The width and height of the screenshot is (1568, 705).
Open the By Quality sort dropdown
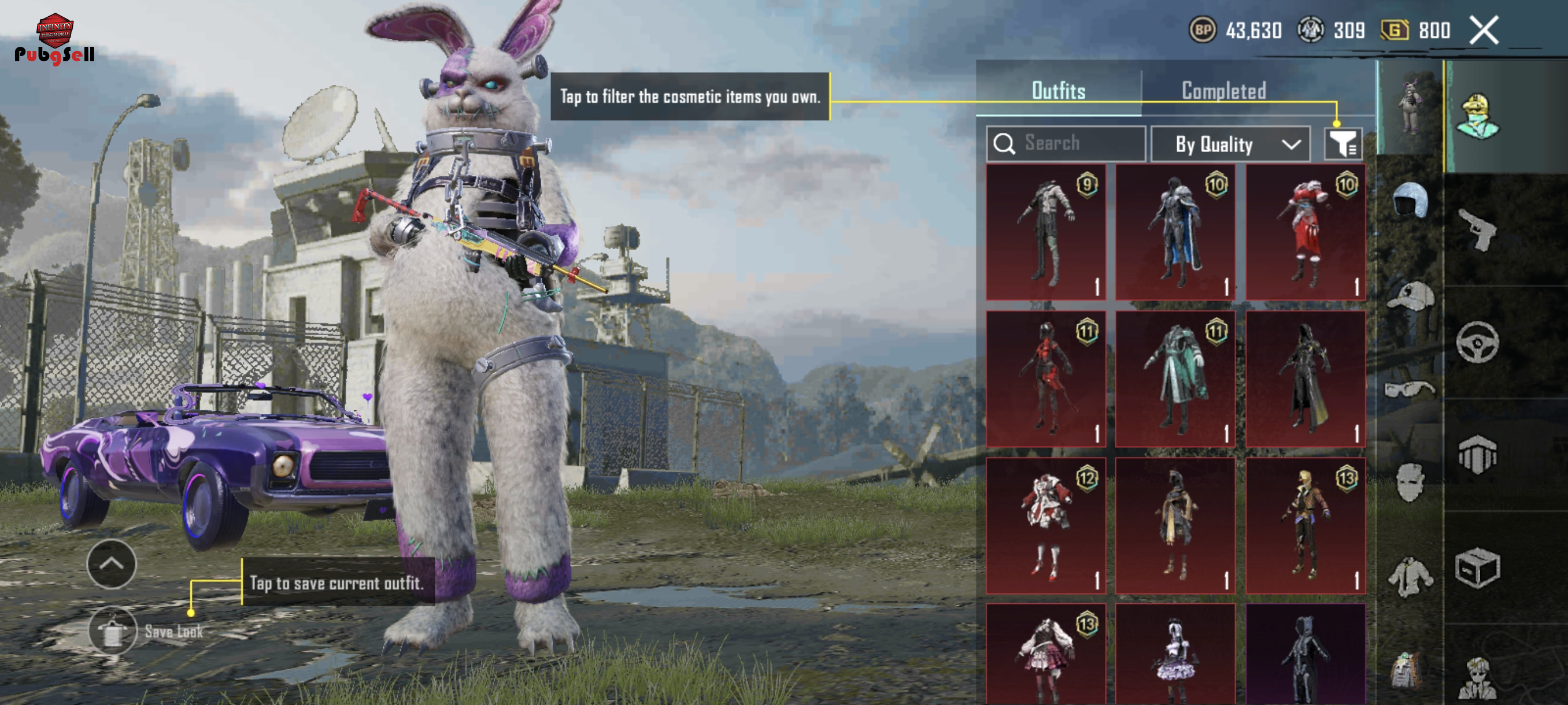[1230, 144]
